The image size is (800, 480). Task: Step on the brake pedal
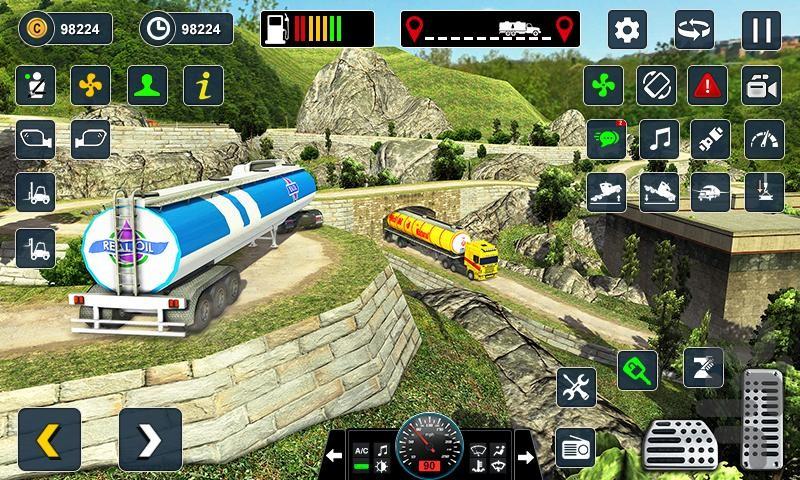(x=680, y=444)
